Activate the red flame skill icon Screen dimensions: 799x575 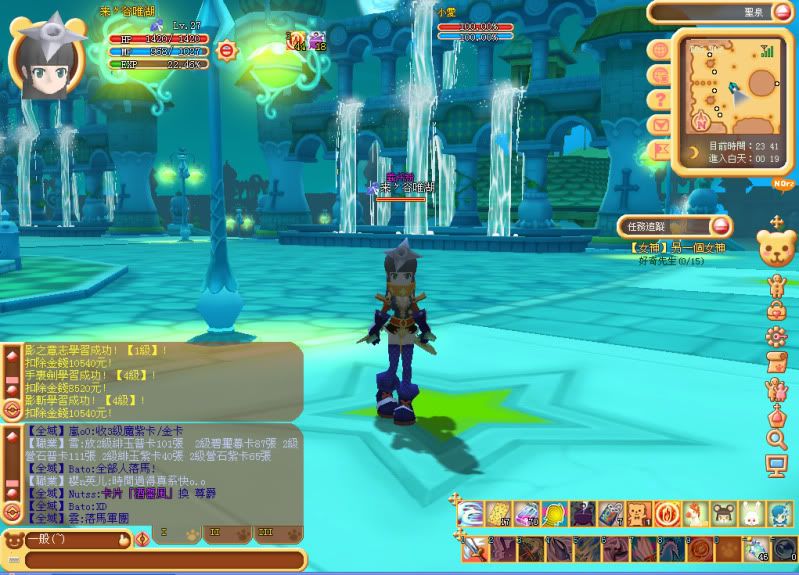click(667, 514)
